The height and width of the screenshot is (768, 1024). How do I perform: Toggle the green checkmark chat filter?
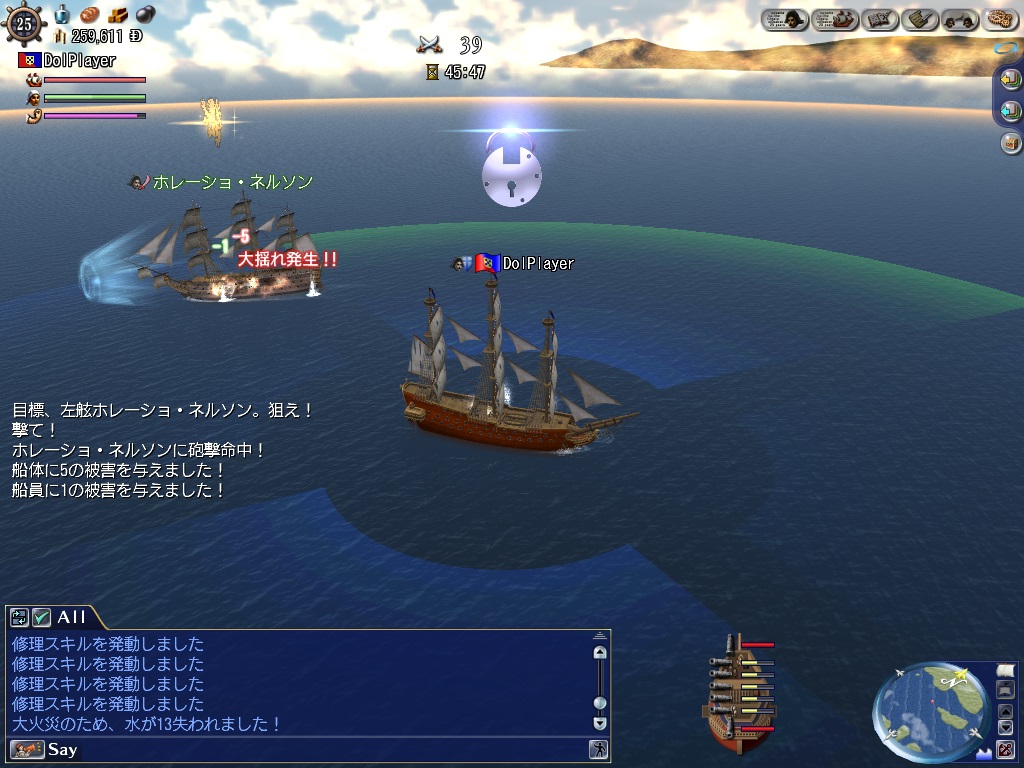pos(41,617)
